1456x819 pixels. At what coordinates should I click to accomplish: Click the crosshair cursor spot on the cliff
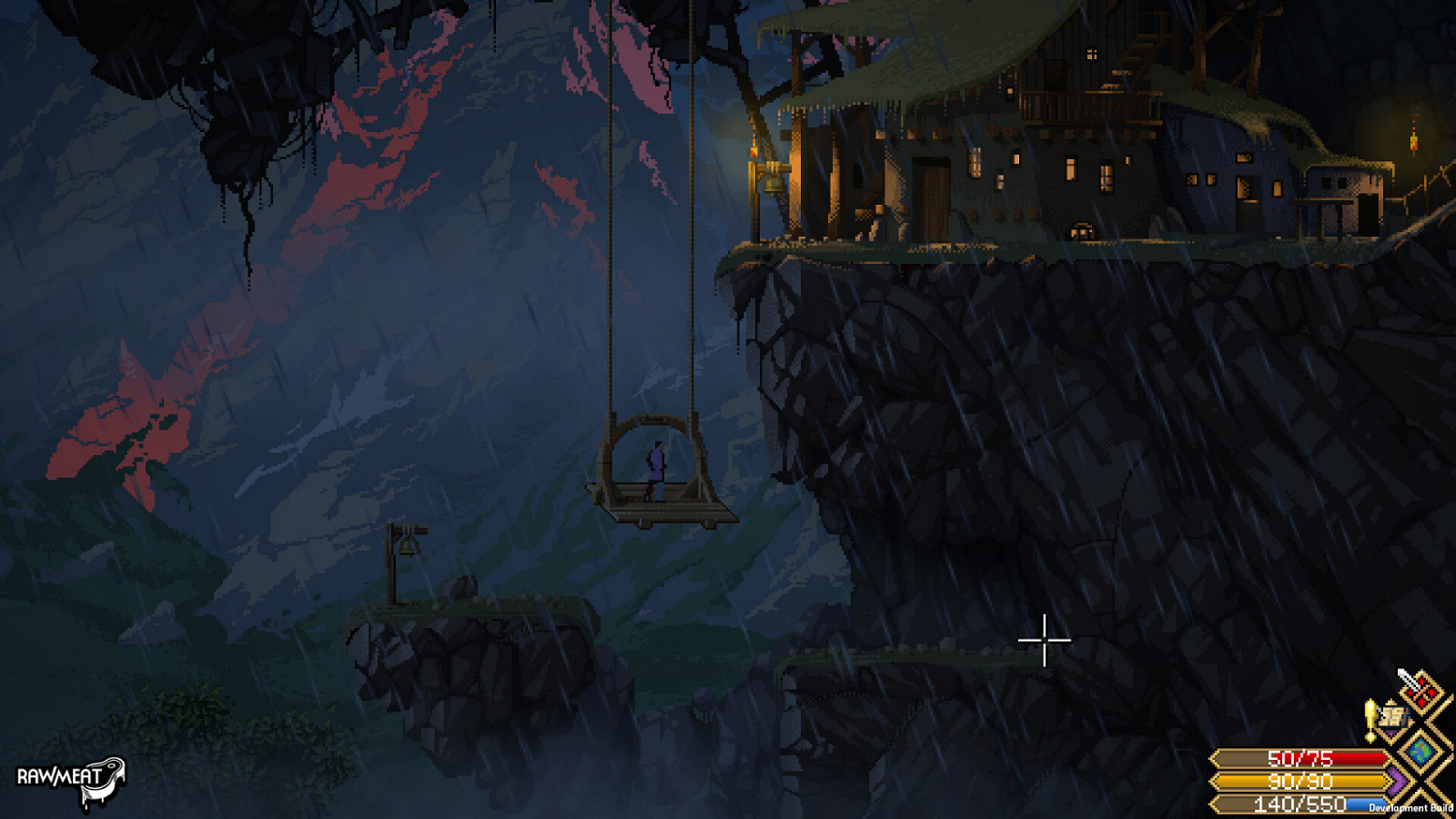(x=1043, y=640)
